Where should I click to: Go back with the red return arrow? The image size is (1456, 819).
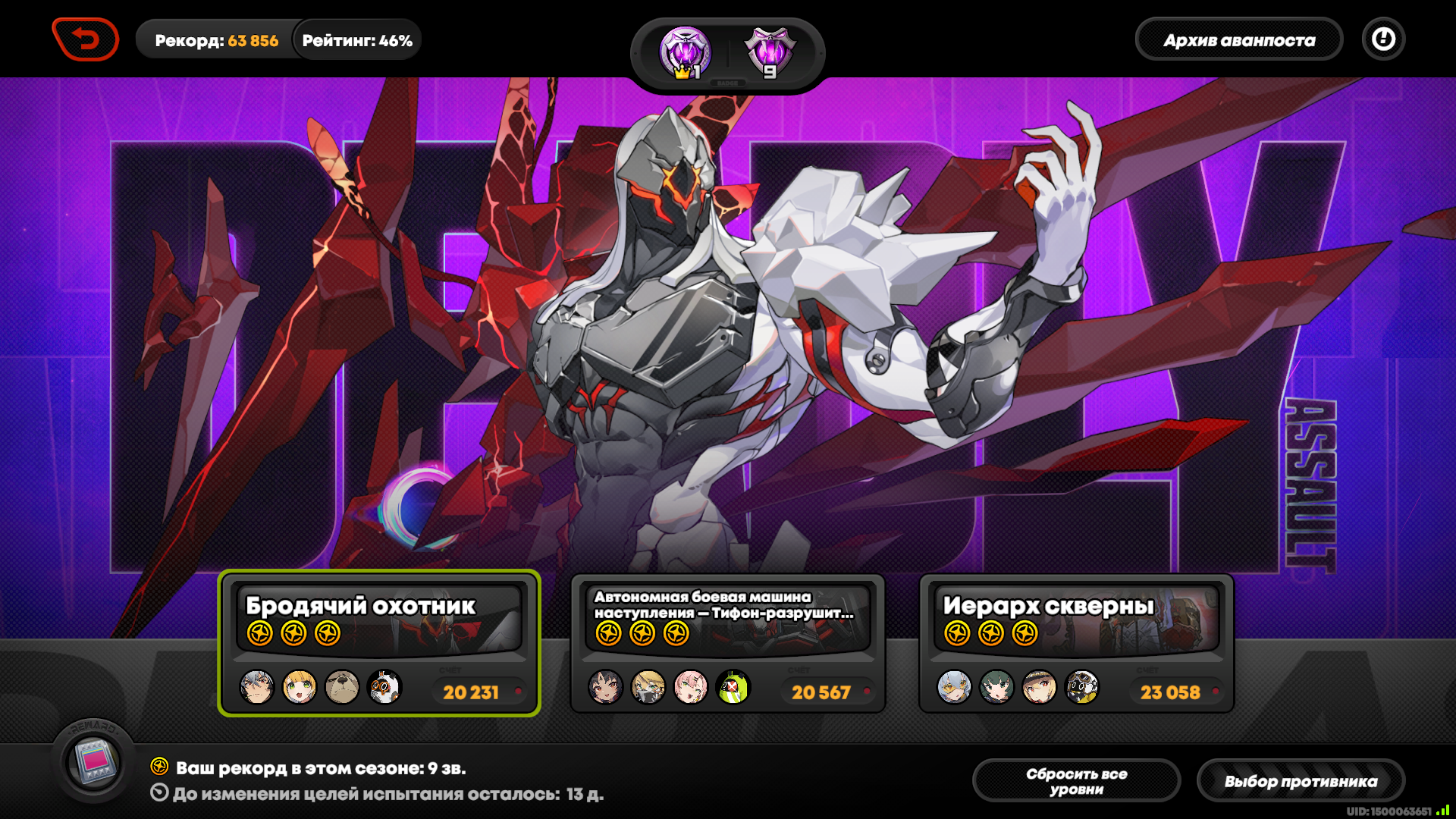(86, 39)
